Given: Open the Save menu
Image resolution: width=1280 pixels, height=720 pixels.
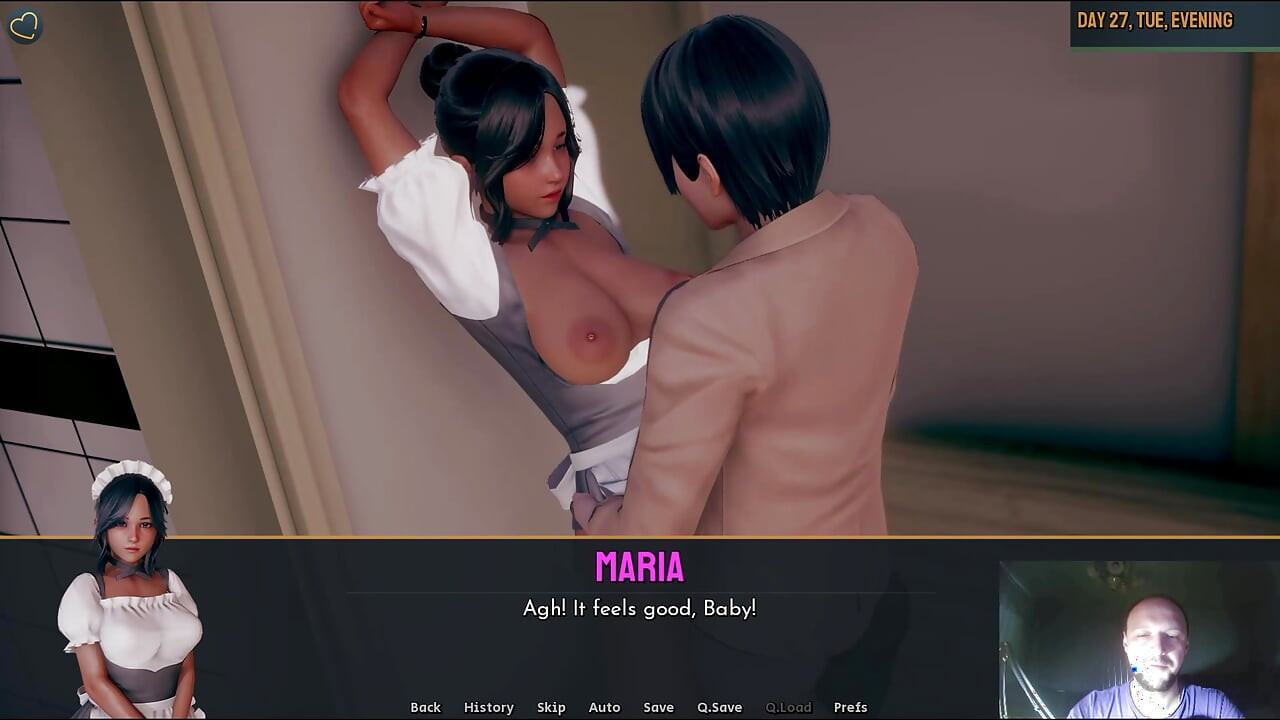Looking at the screenshot, I should tap(658, 707).
